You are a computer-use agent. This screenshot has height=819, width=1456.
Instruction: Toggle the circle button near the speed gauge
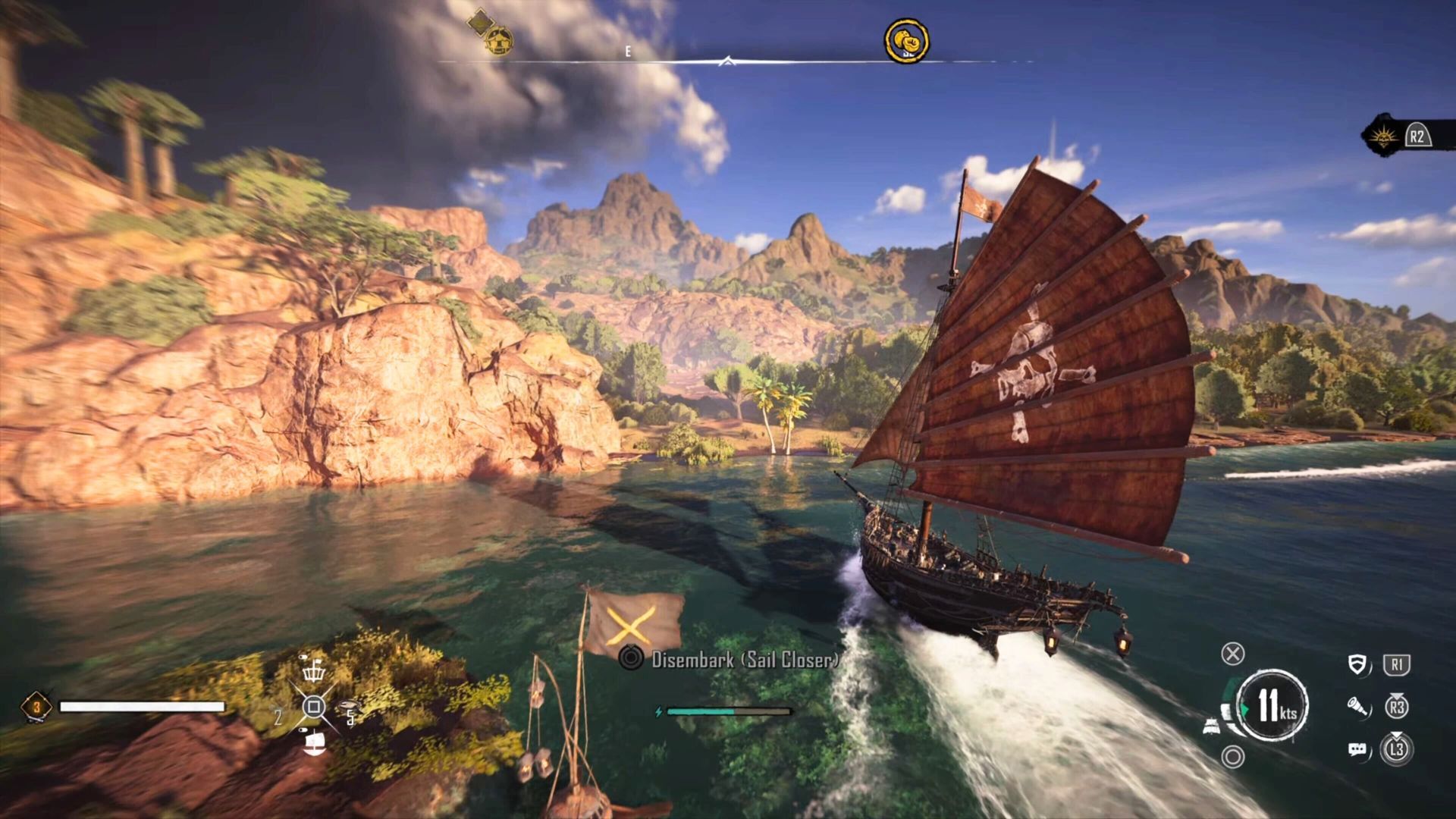(1234, 755)
